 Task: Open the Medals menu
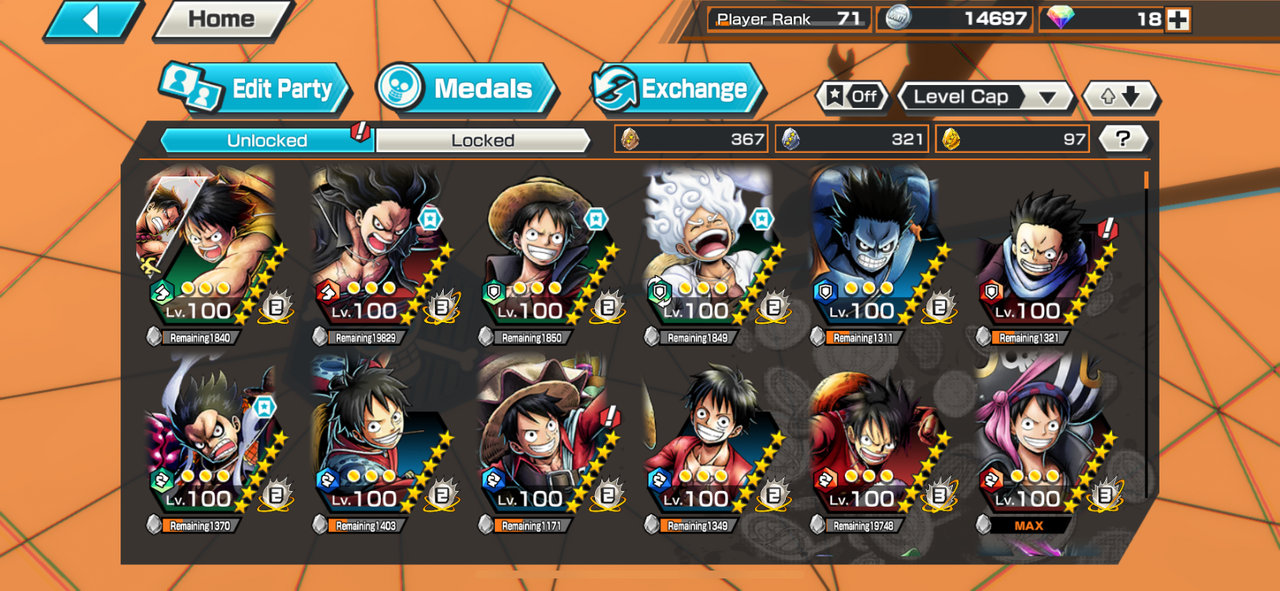[468, 90]
